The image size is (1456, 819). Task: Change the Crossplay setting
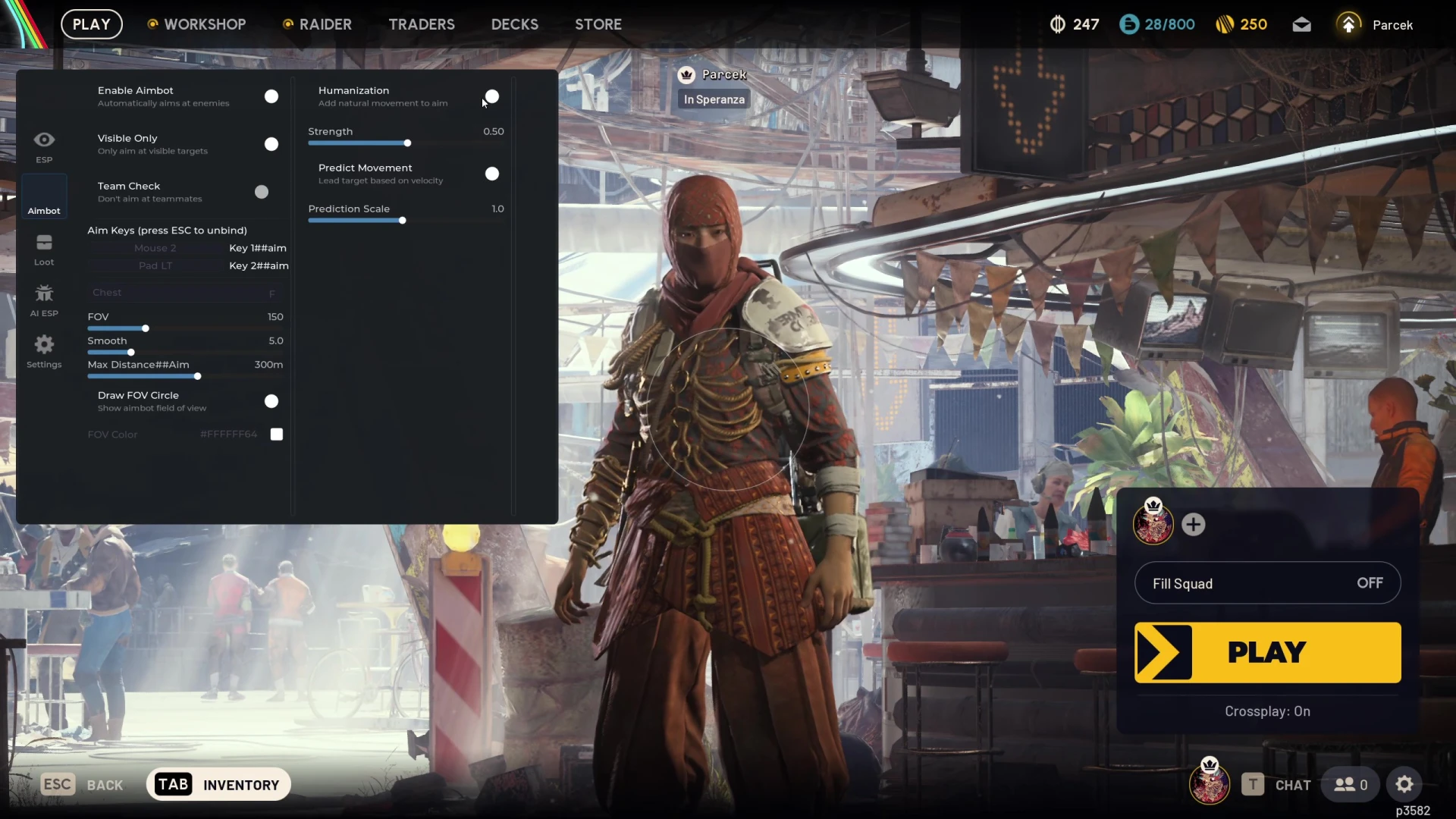pyautogui.click(x=1267, y=711)
